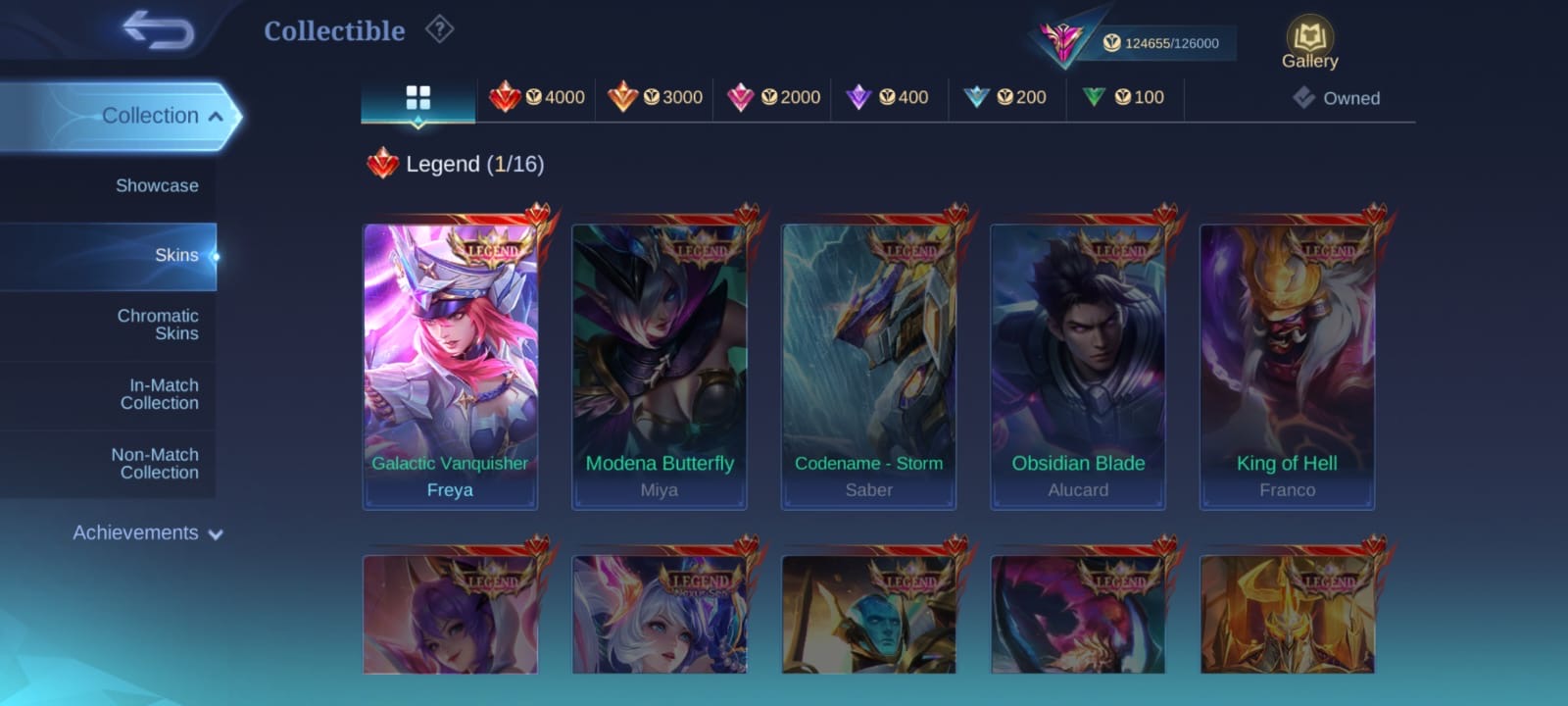The image size is (1568, 706).
Task: Open the Showcase section
Action: (157, 185)
